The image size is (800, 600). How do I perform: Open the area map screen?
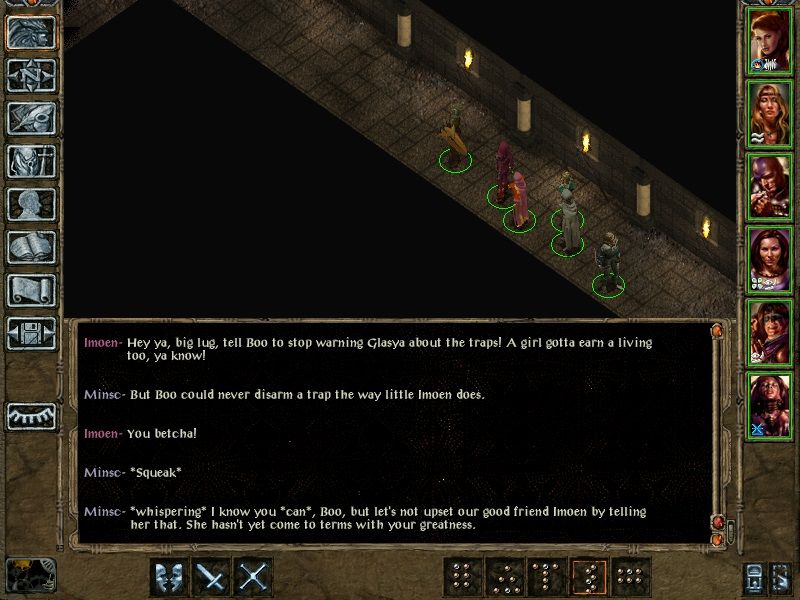(x=31, y=75)
